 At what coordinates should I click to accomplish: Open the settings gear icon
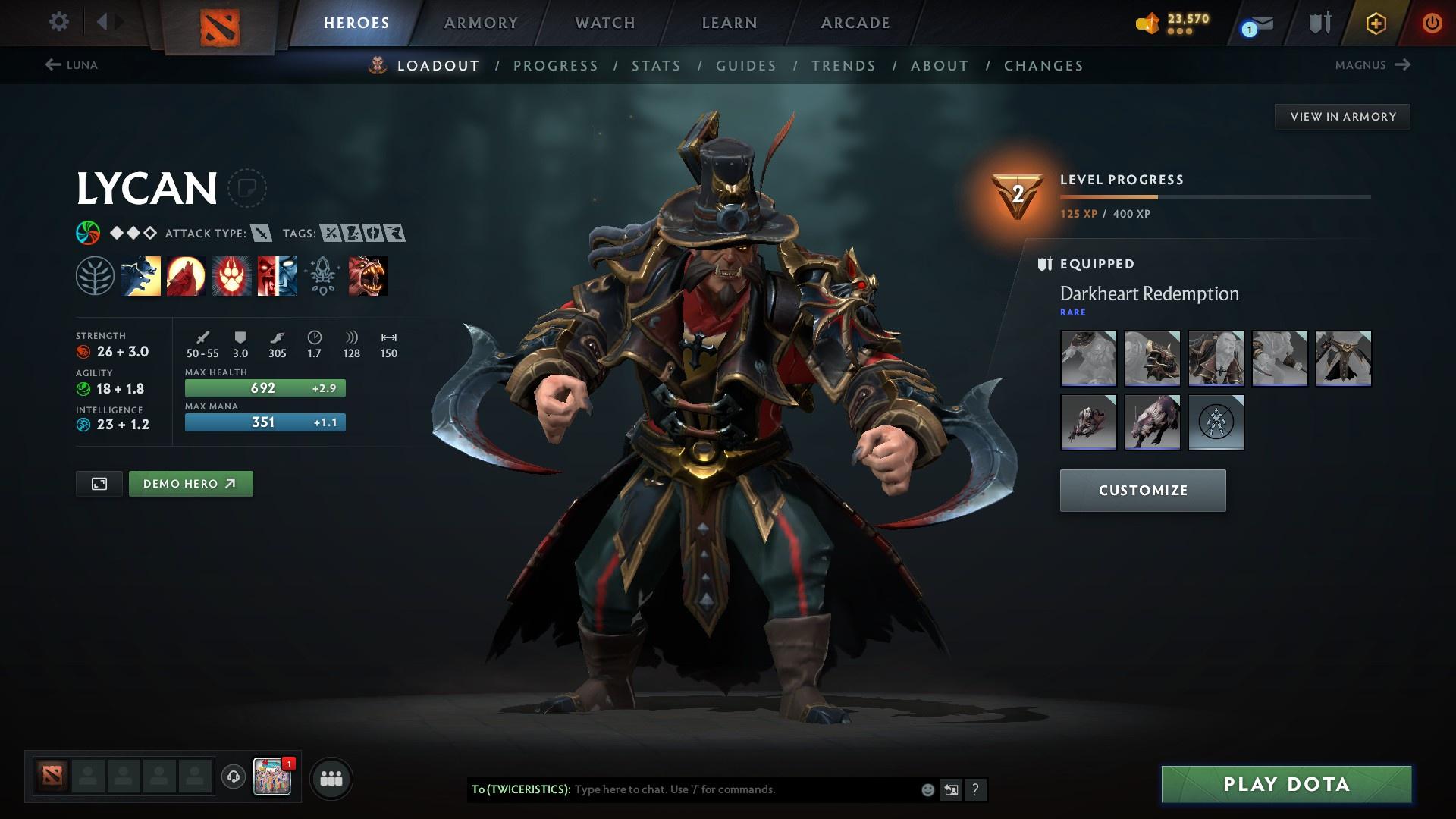coord(58,22)
